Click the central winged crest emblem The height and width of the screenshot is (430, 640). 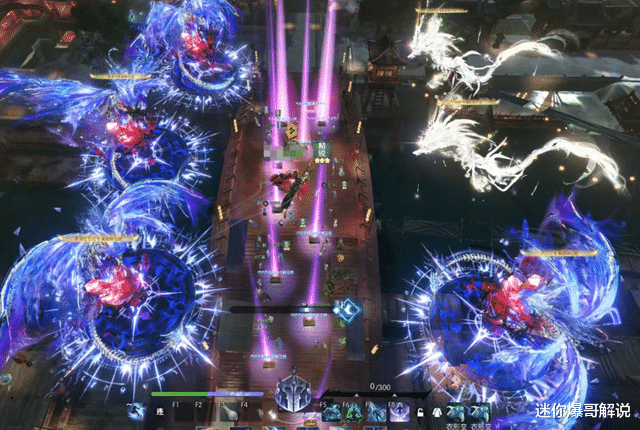(x=296, y=394)
